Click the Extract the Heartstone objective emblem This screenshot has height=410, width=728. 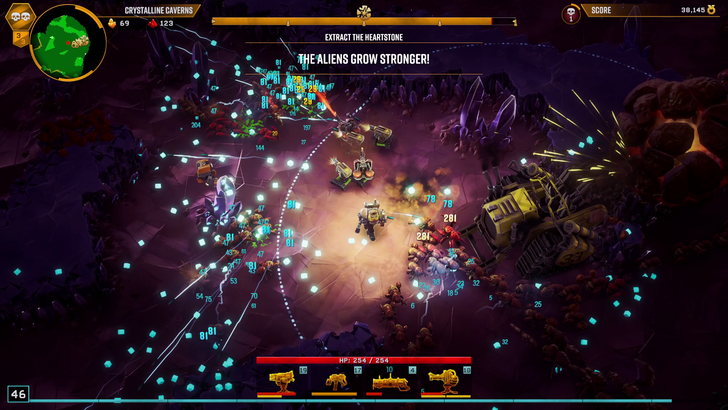[x=364, y=13]
